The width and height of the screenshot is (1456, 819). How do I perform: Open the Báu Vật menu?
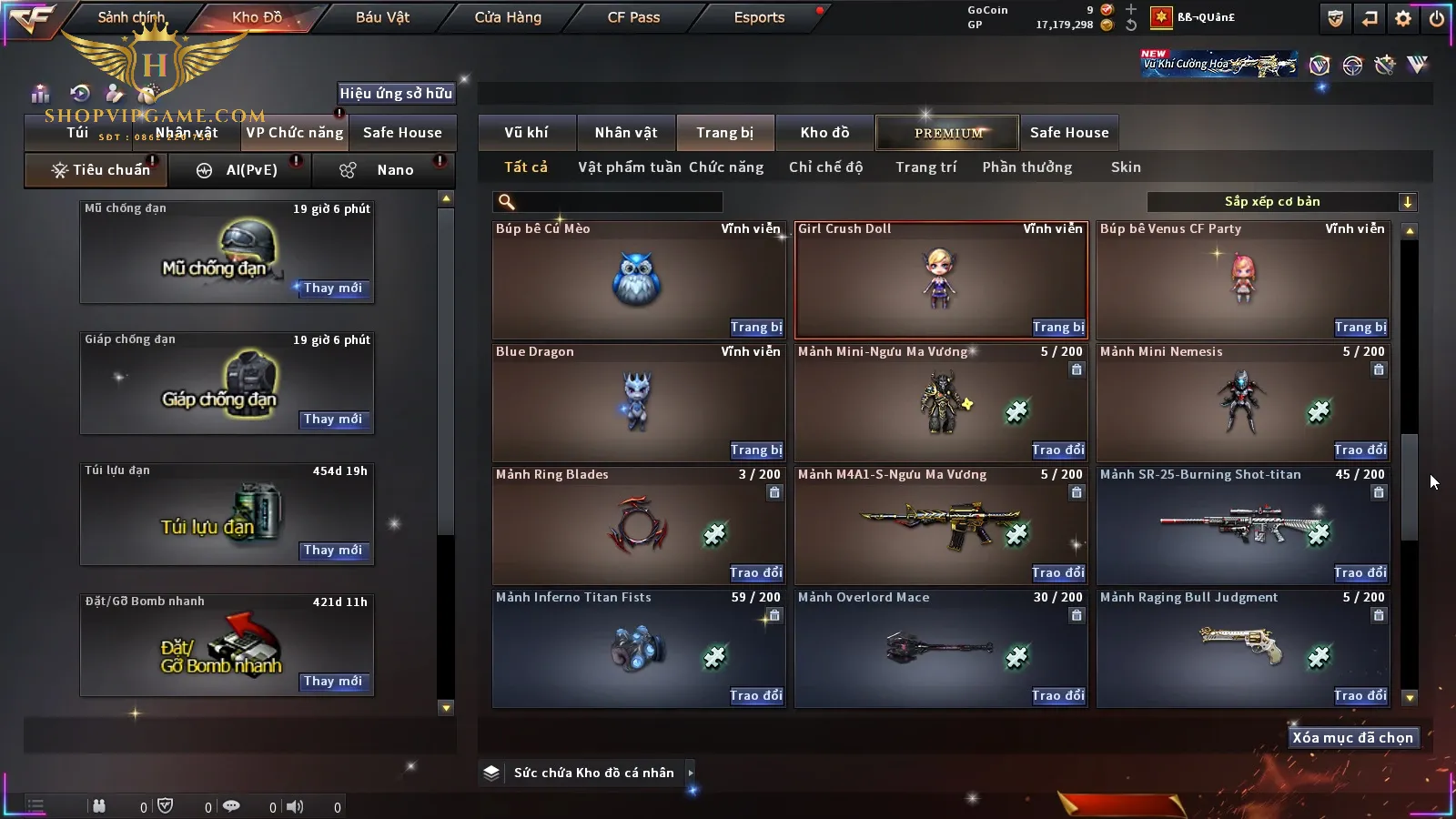tap(382, 17)
